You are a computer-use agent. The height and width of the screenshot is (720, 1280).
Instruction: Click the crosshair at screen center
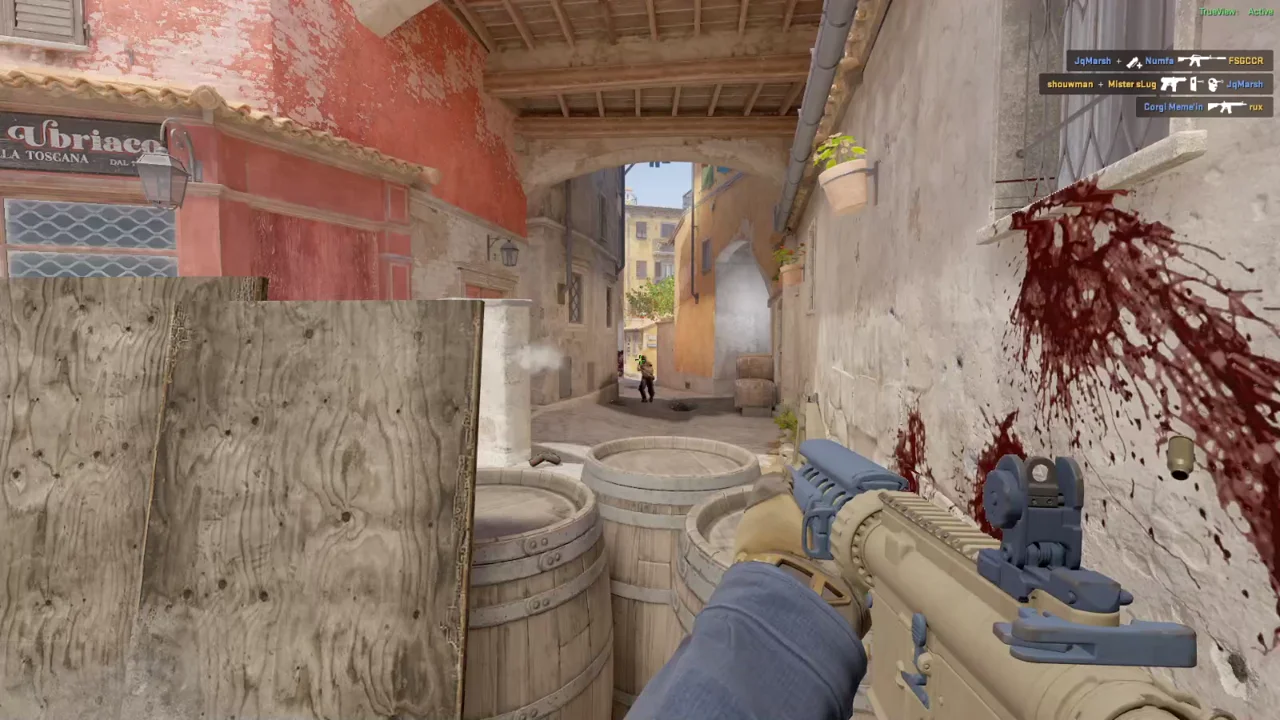pyautogui.click(x=640, y=360)
